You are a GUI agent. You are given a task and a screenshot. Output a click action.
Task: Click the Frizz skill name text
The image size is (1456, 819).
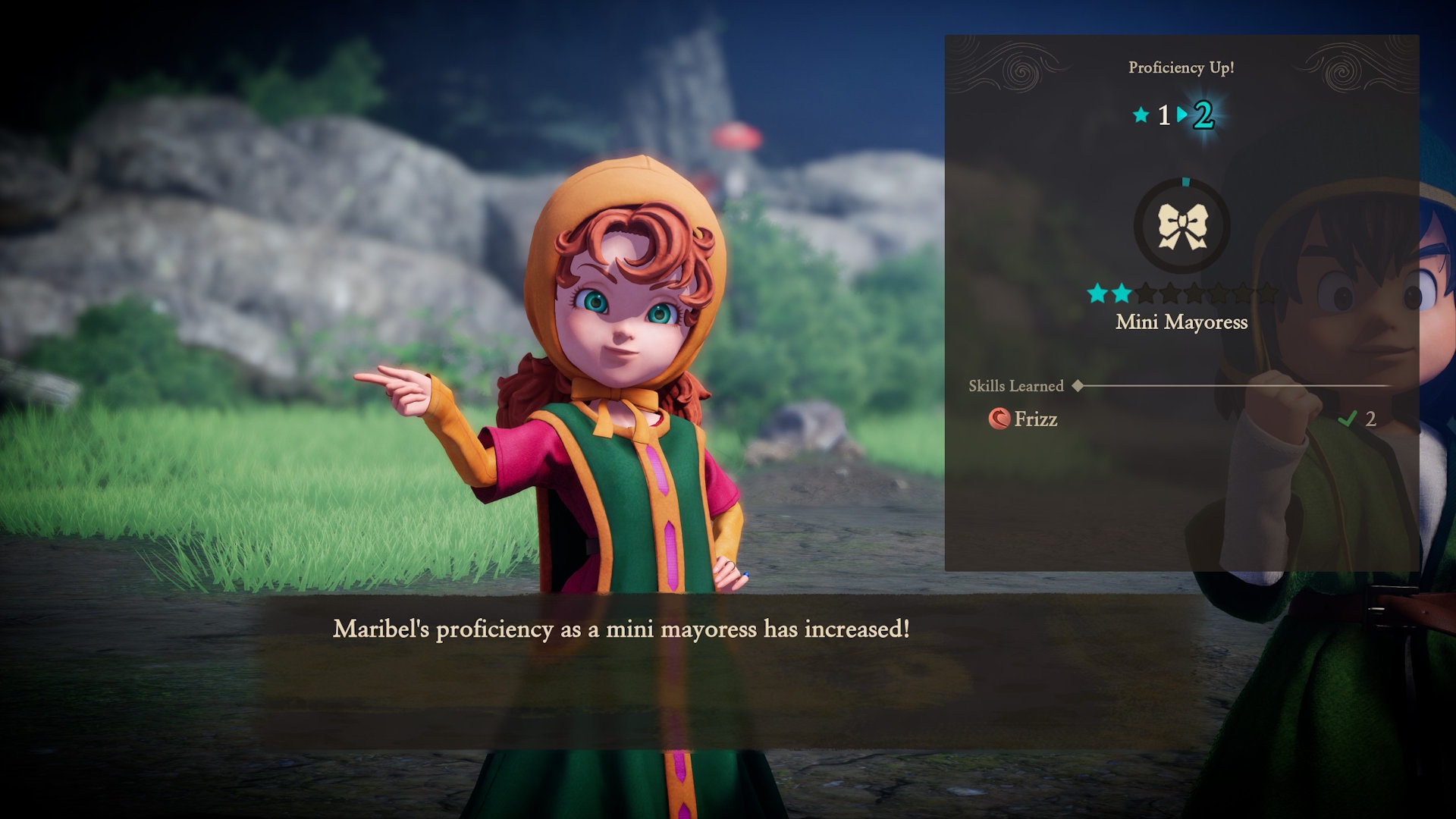(1037, 419)
